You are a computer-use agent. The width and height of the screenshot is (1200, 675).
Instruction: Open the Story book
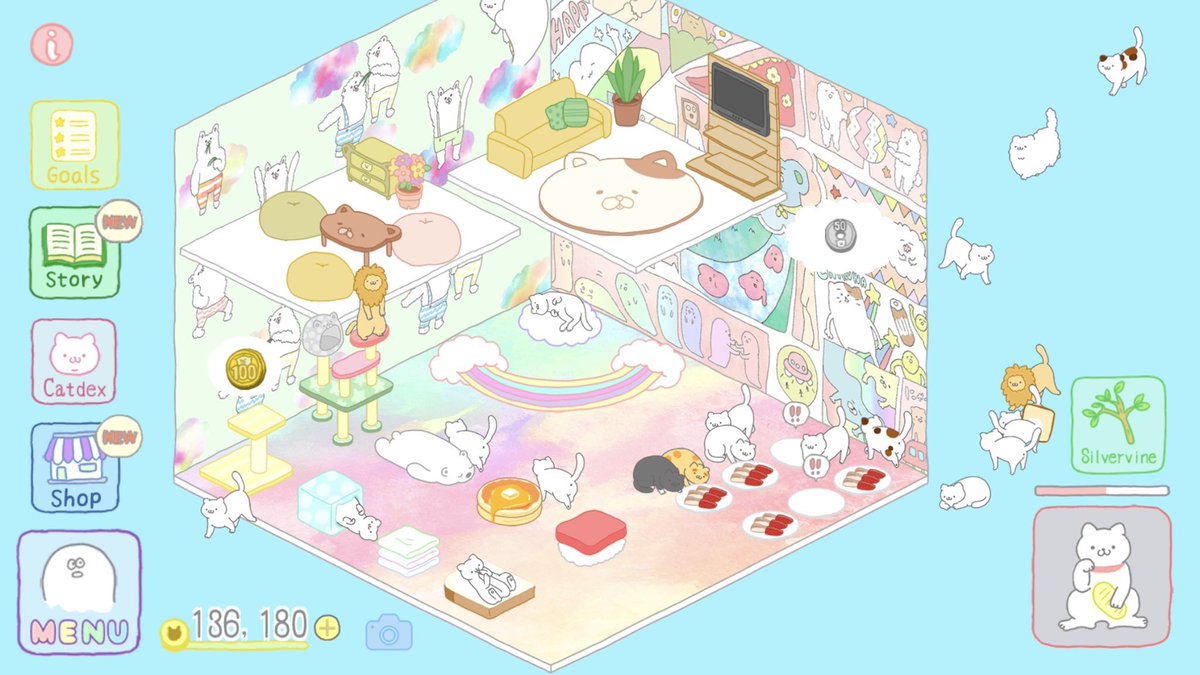(x=74, y=252)
